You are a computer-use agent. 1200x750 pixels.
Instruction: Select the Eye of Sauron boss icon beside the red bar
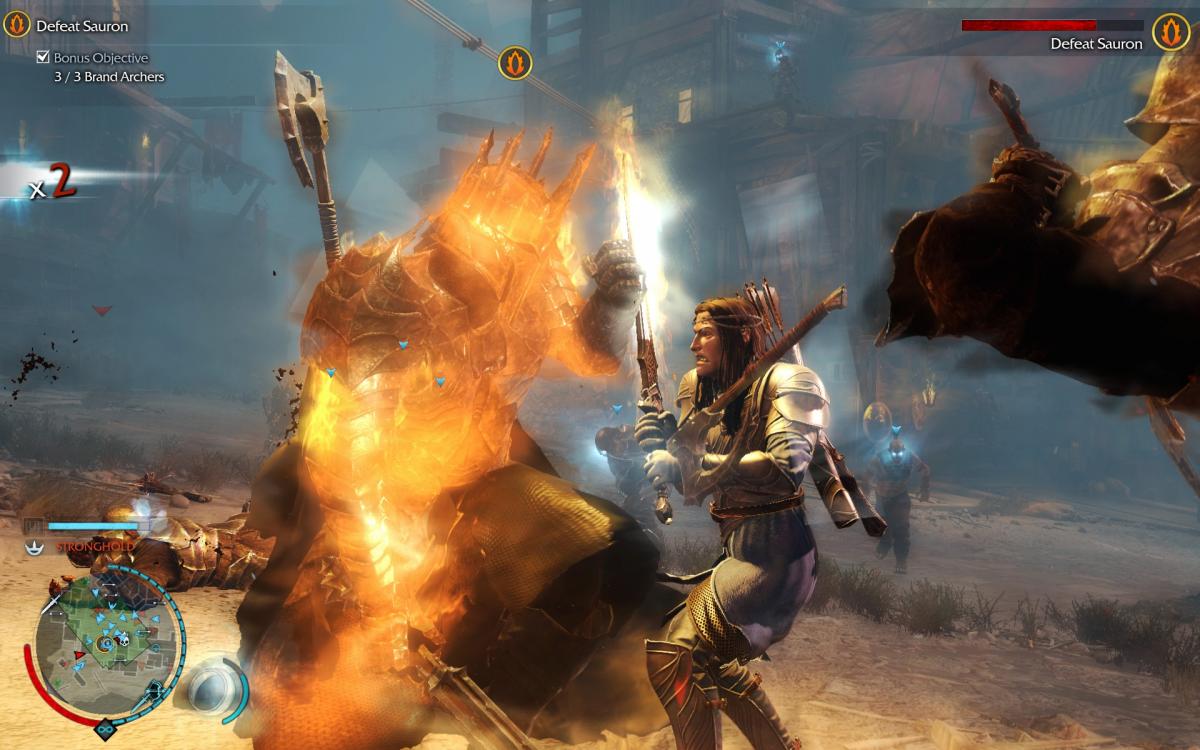[1170, 32]
